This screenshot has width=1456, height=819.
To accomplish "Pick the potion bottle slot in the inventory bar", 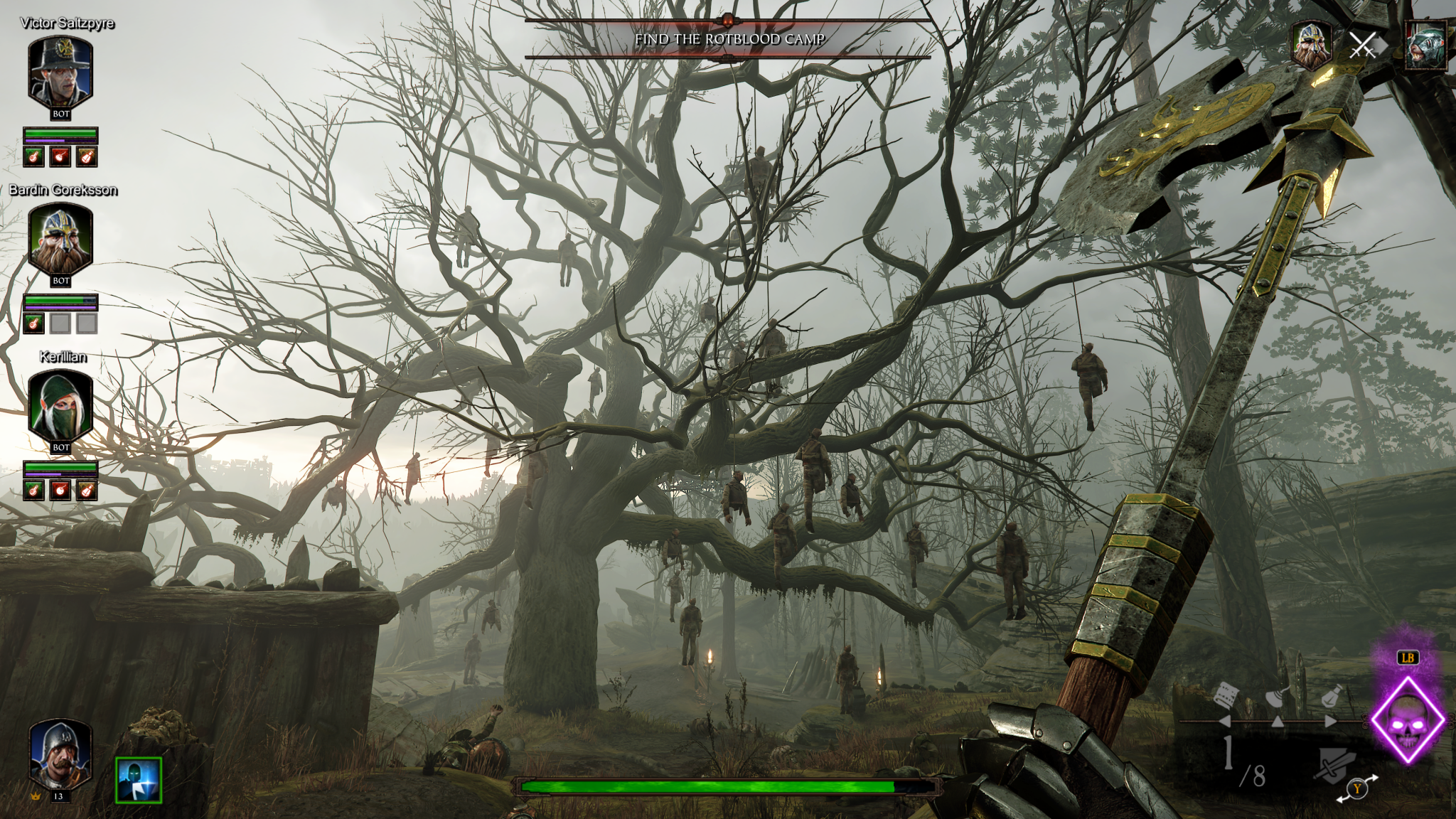I will (1331, 695).
